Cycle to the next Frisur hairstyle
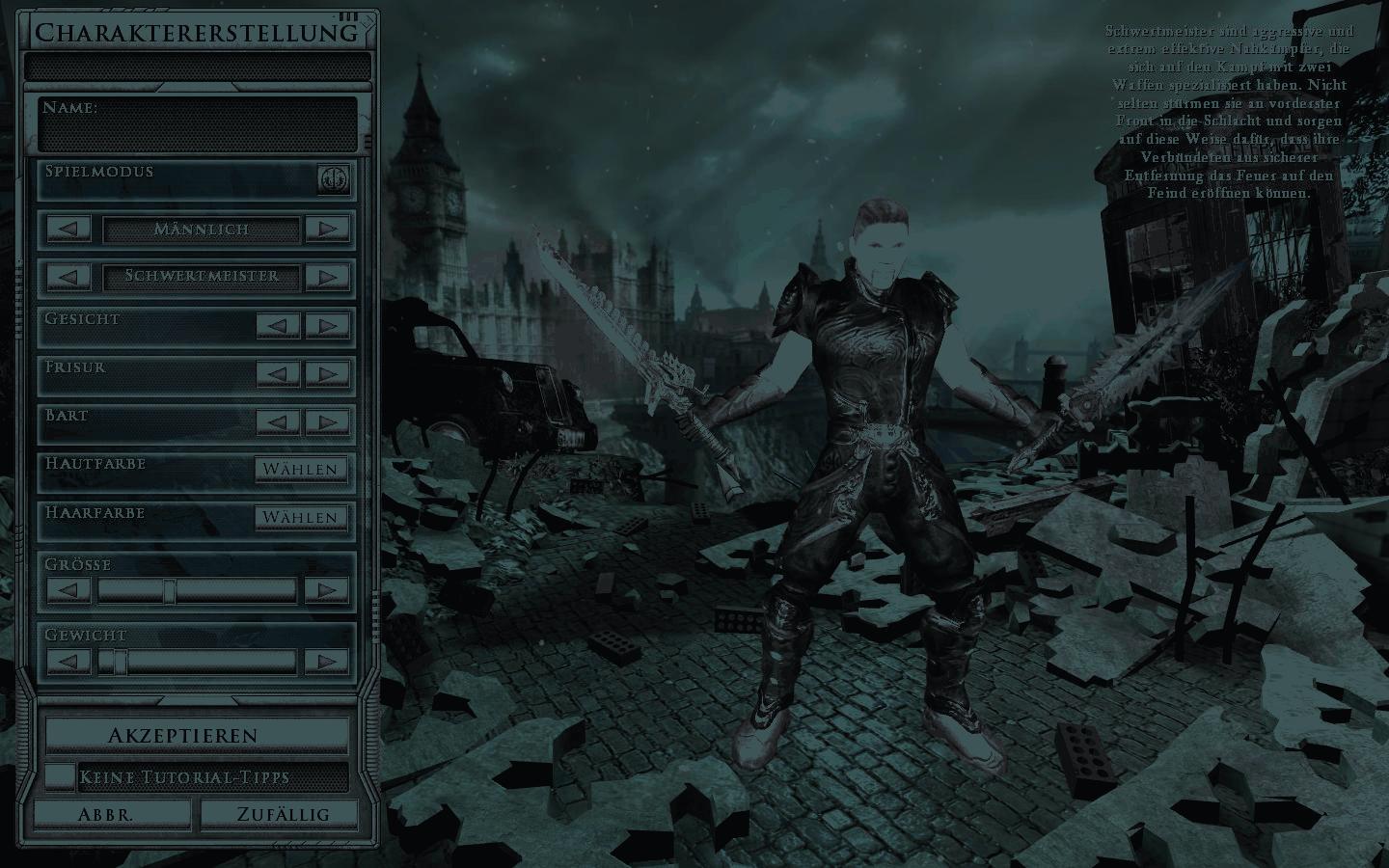Viewport: 1389px width, 868px height. pyautogui.click(x=327, y=373)
